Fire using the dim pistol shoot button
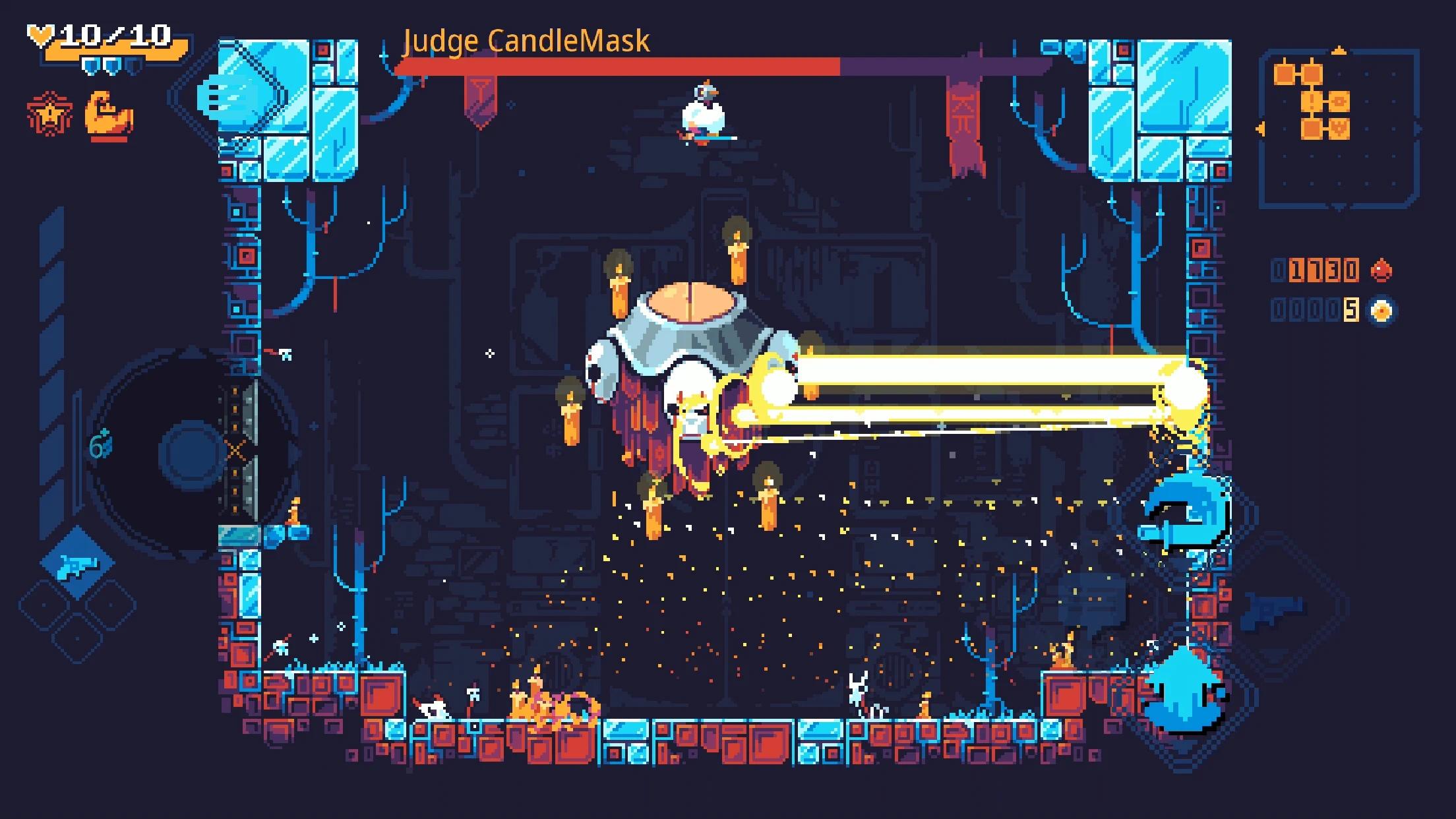 1273,608
